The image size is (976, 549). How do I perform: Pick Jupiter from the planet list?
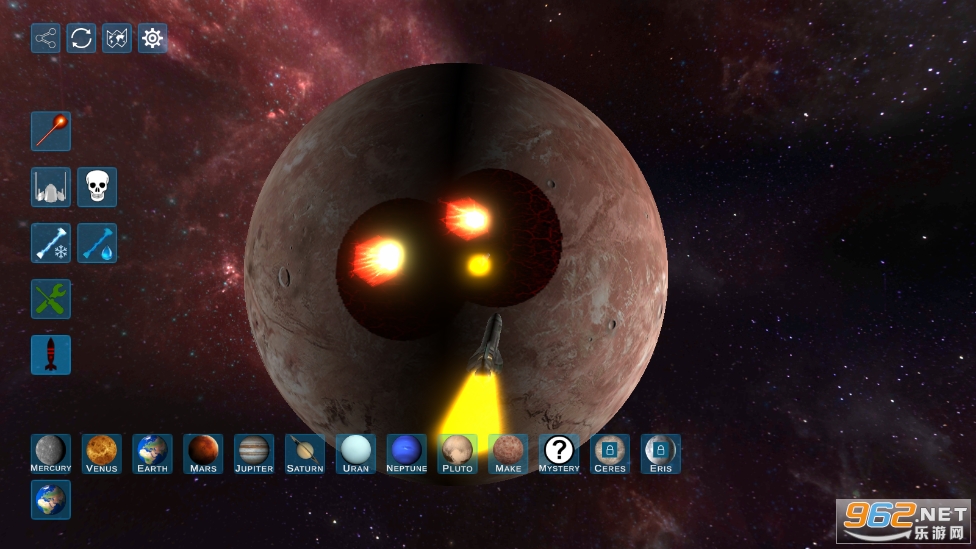(254, 453)
